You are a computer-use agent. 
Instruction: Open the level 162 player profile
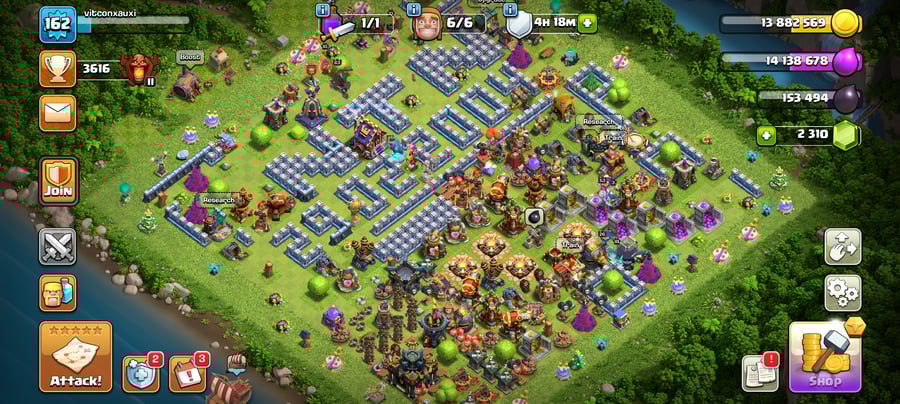point(58,24)
